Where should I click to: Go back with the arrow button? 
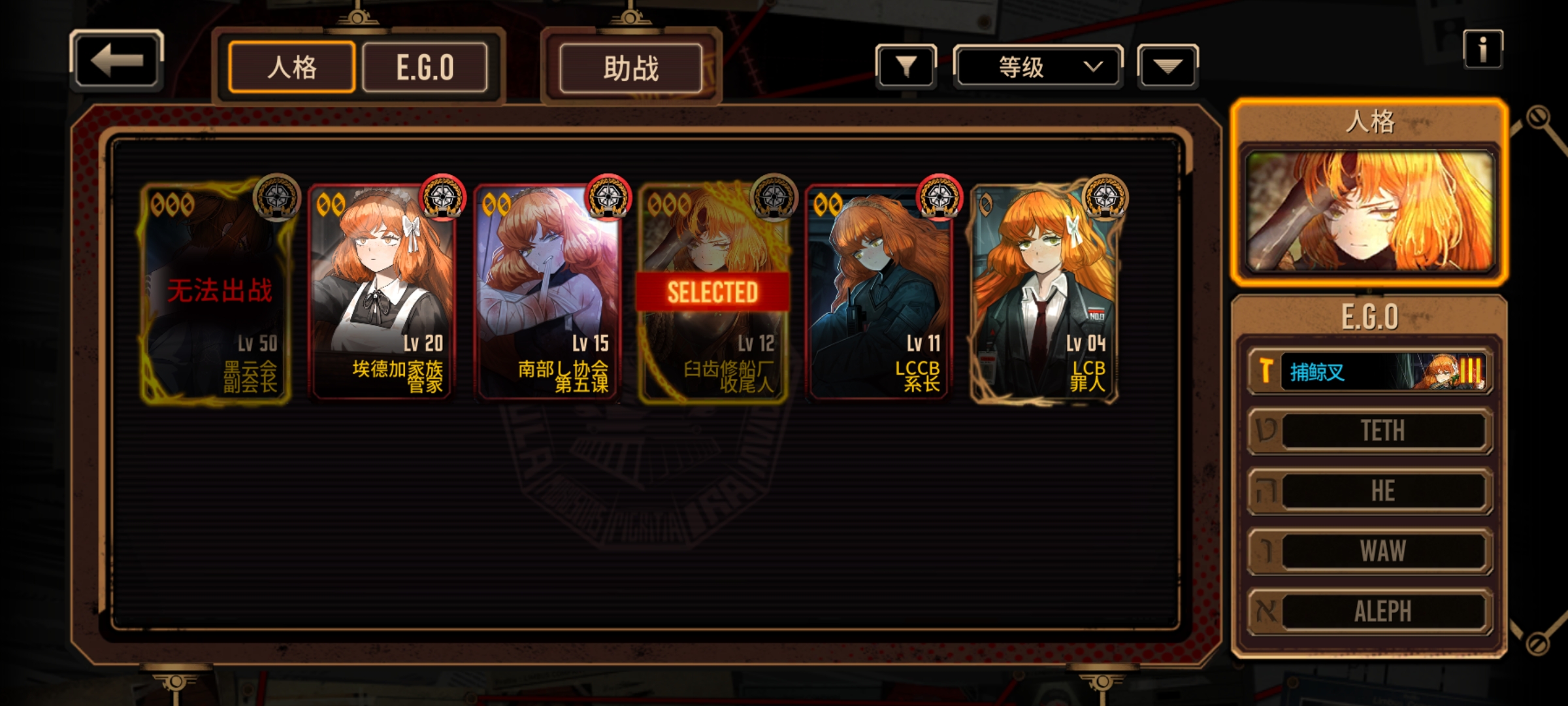click(x=116, y=61)
